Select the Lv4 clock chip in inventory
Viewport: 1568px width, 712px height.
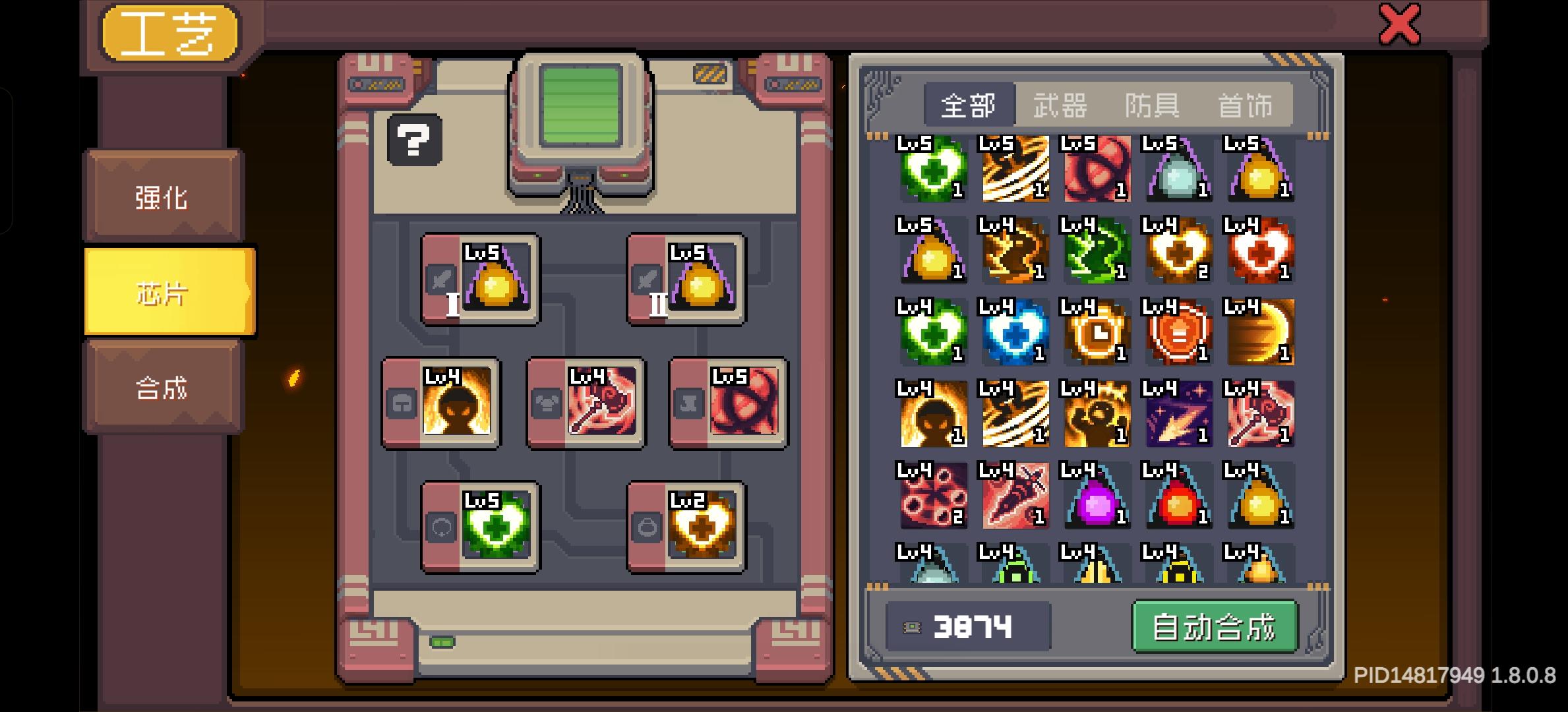click(1096, 333)
